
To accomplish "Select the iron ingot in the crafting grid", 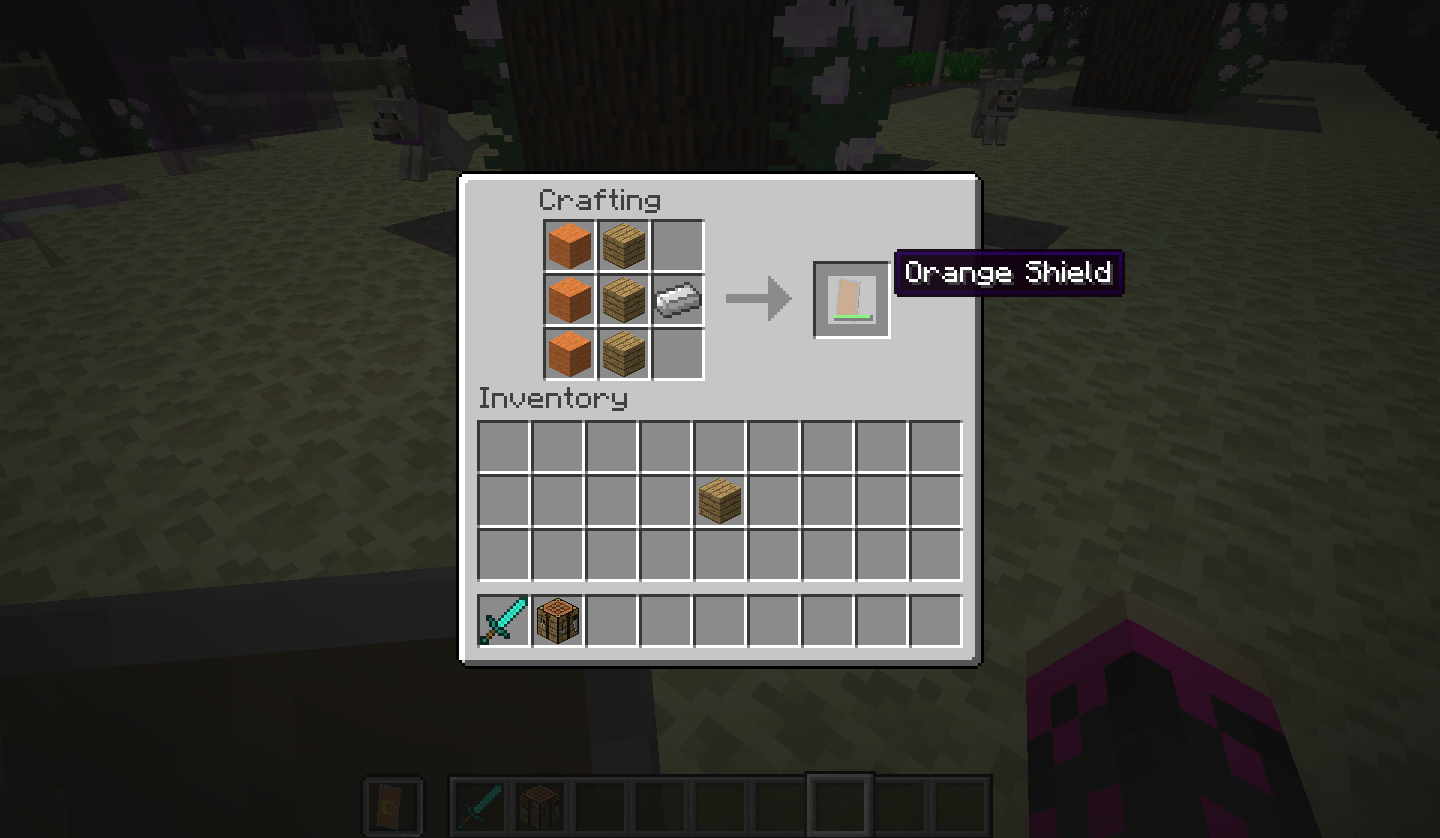I will [x=677, y=297].
